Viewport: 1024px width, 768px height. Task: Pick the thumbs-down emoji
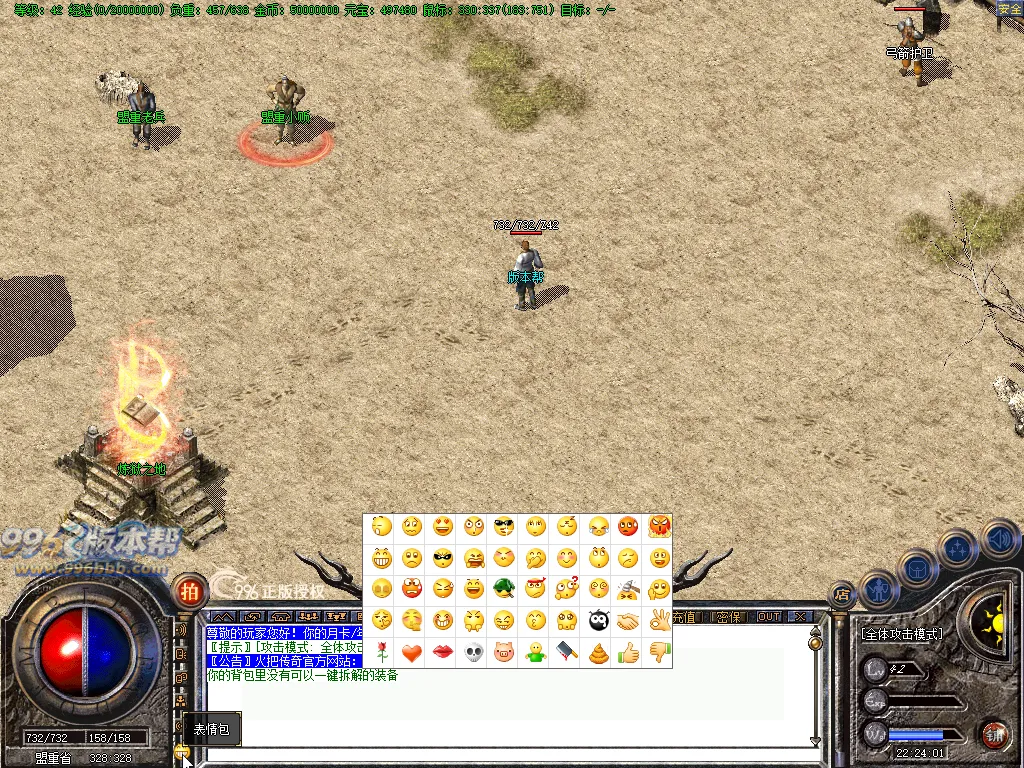click(659, 652)
